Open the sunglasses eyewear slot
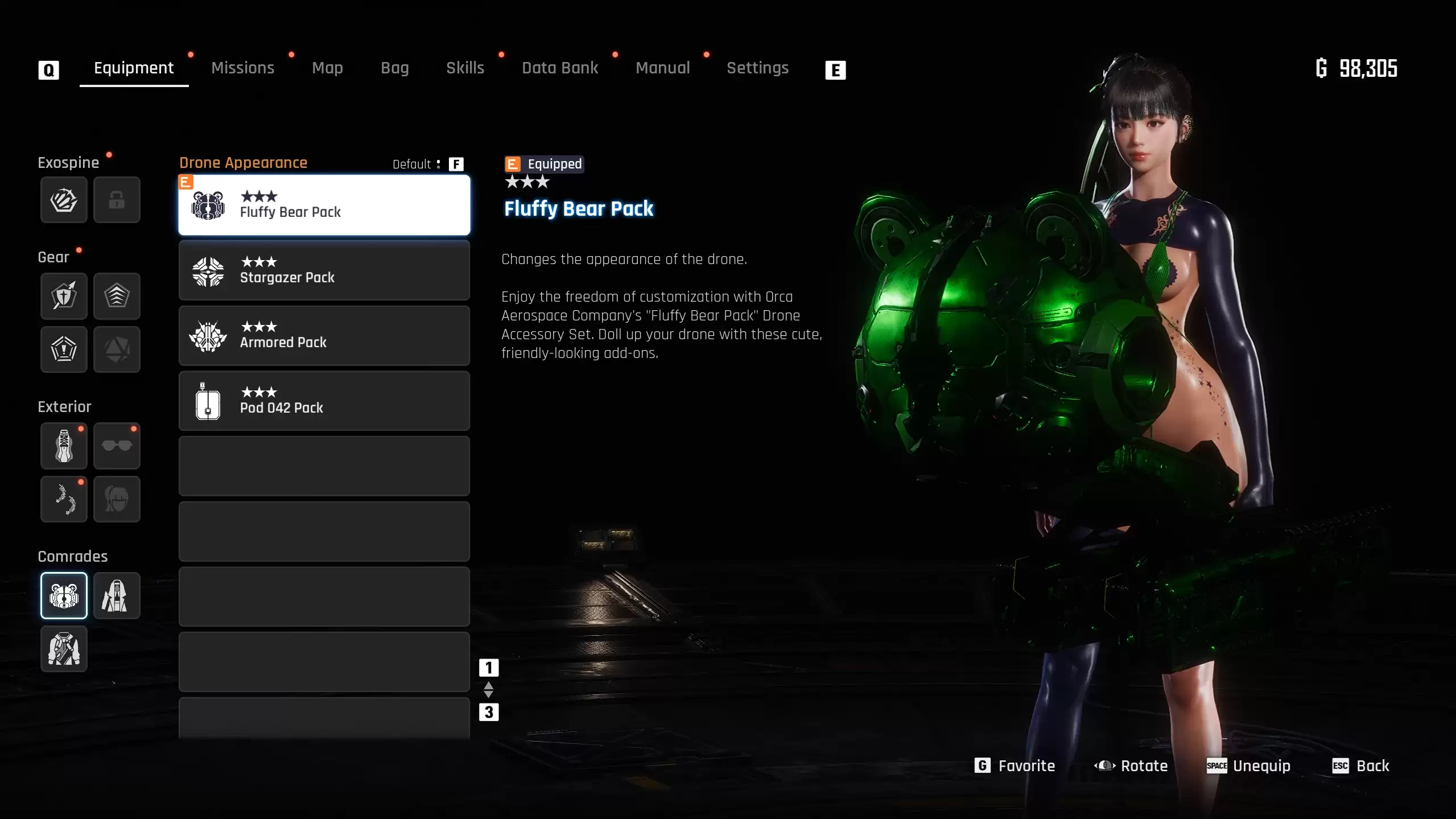 point(117,446)
